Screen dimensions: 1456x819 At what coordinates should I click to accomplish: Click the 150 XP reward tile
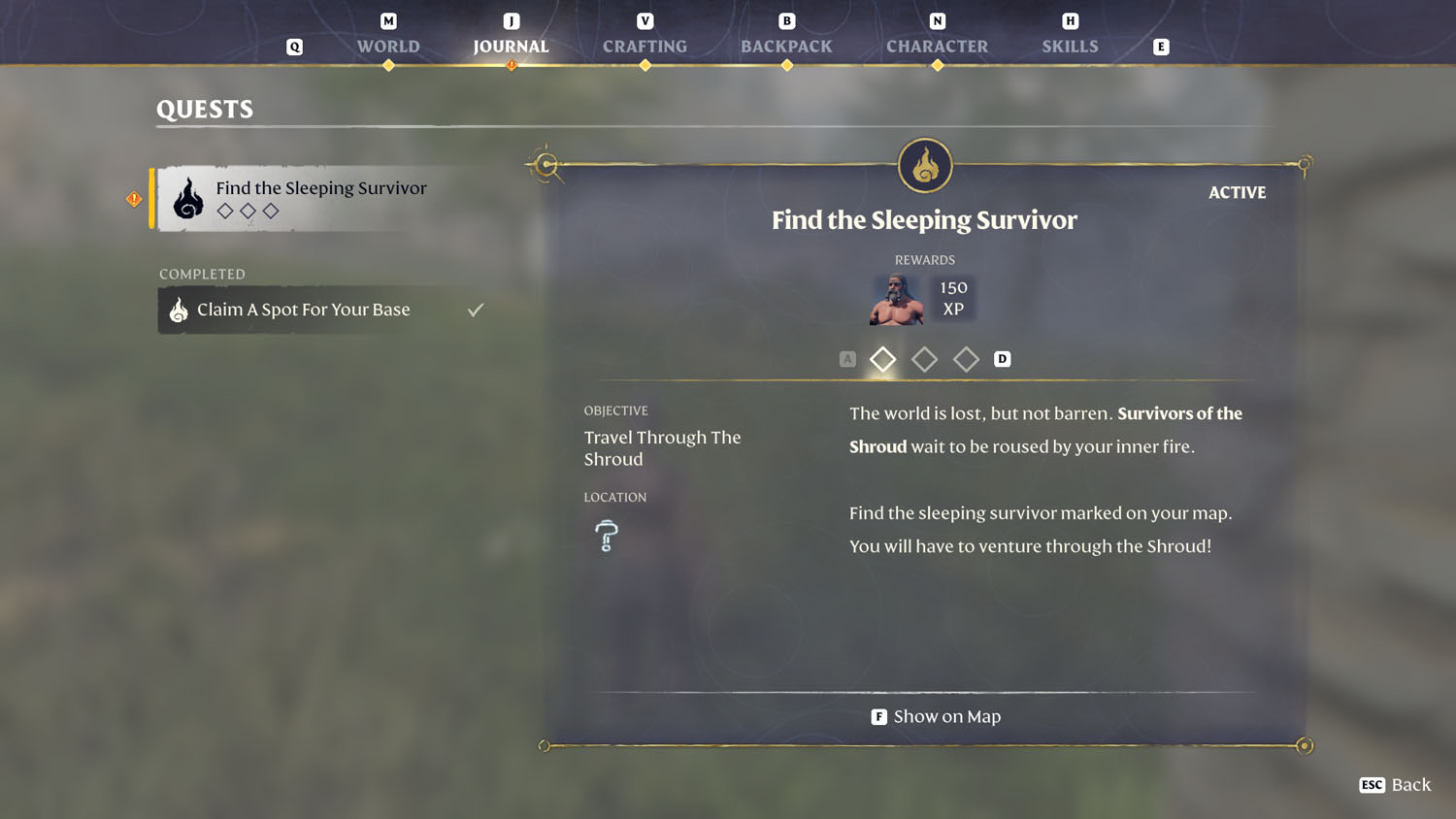(953, 299)
